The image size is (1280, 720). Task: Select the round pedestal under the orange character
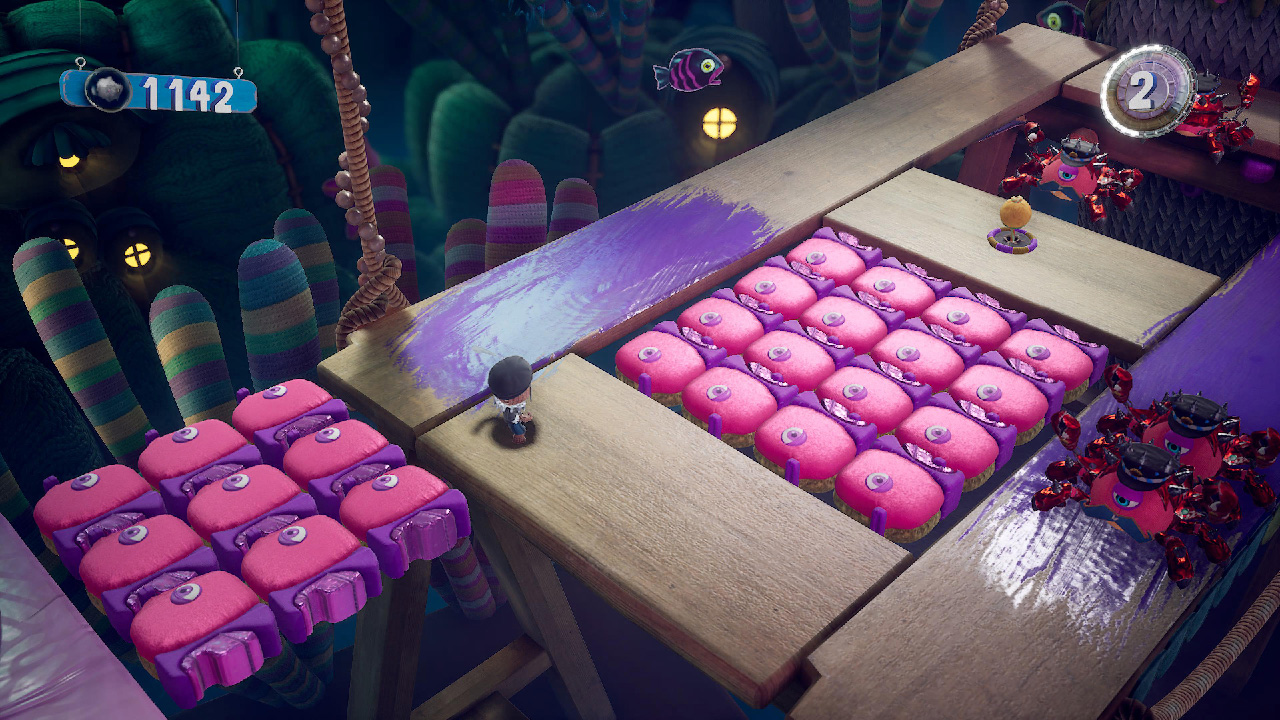click(1010, 243)
